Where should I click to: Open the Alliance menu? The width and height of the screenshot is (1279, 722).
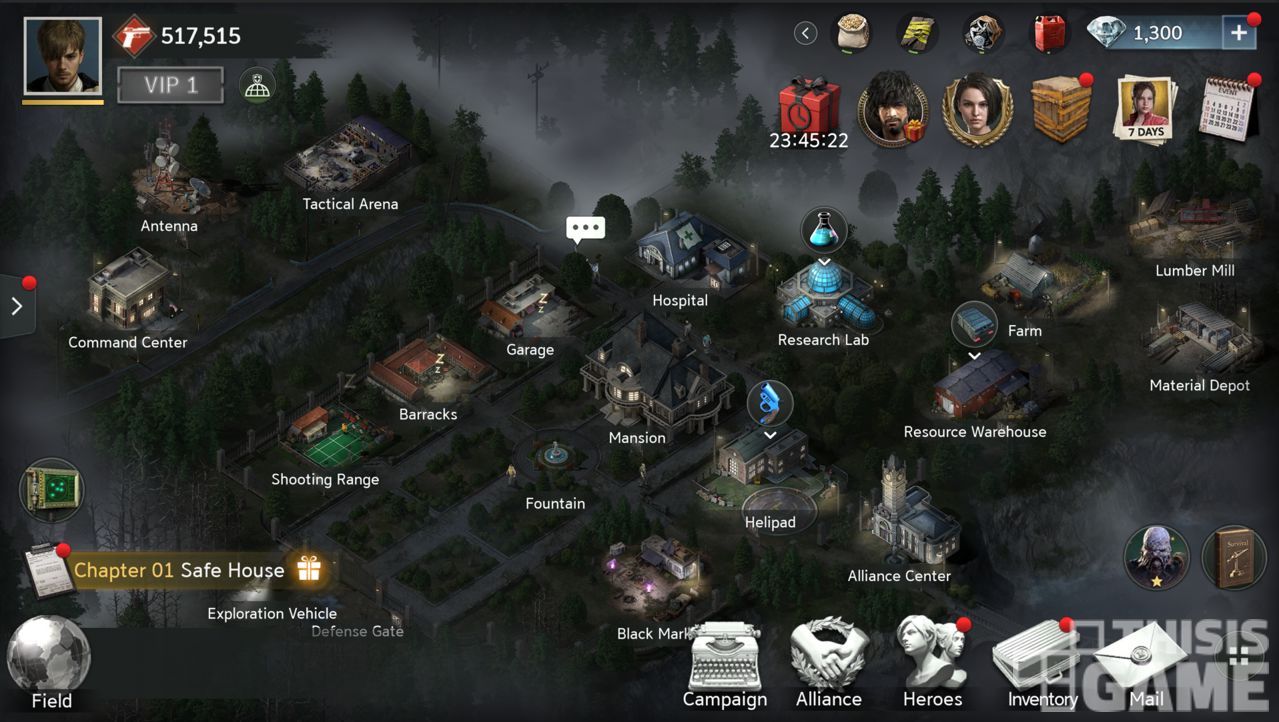(x=828, y=663)
